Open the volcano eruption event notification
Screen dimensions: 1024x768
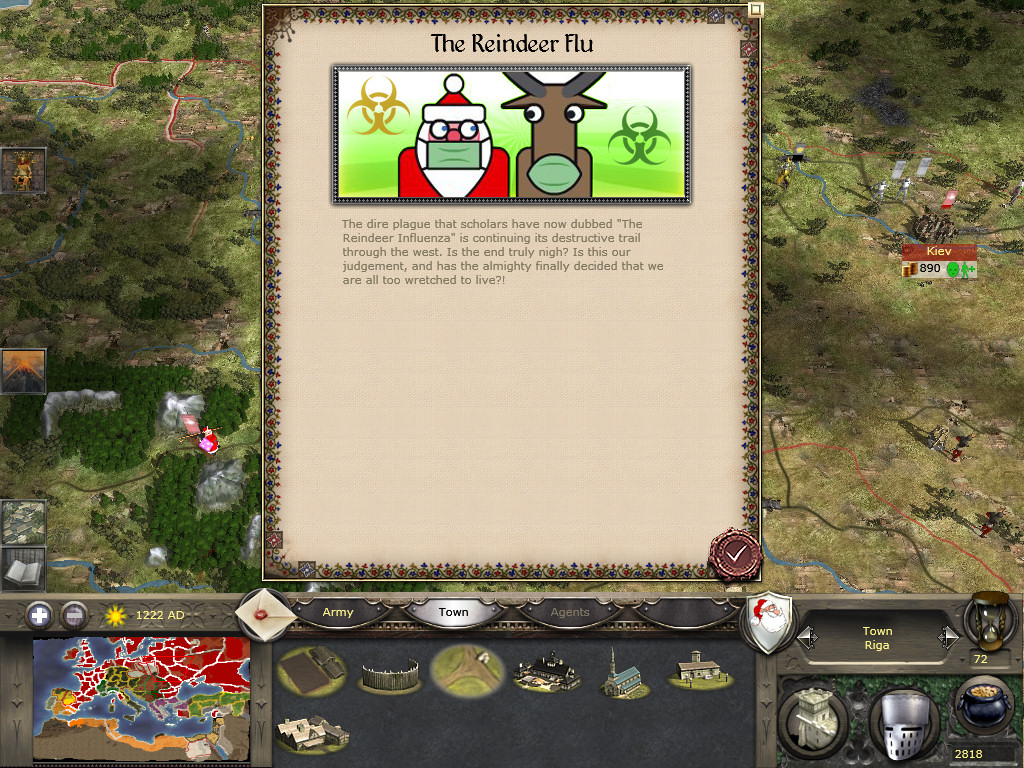[x=22, y=371]
